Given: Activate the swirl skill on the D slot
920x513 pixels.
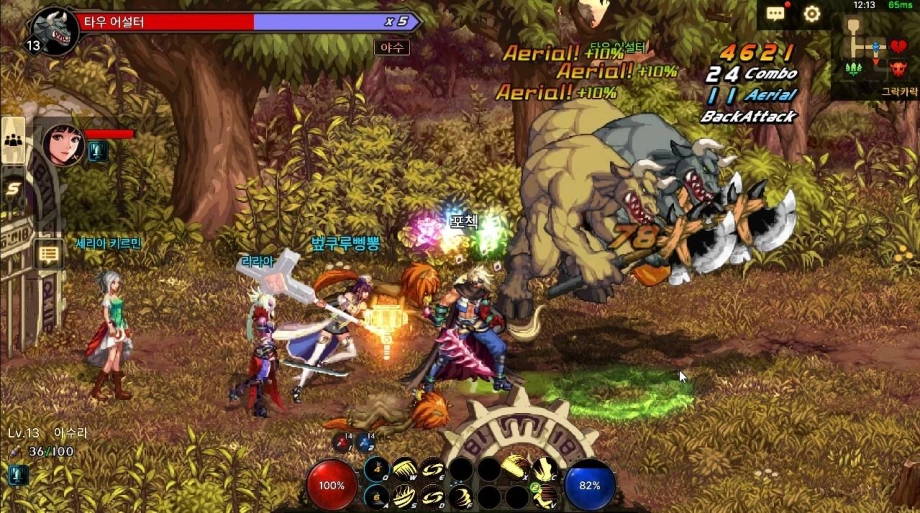Looking at the screenshot, I should coord(433,496).
